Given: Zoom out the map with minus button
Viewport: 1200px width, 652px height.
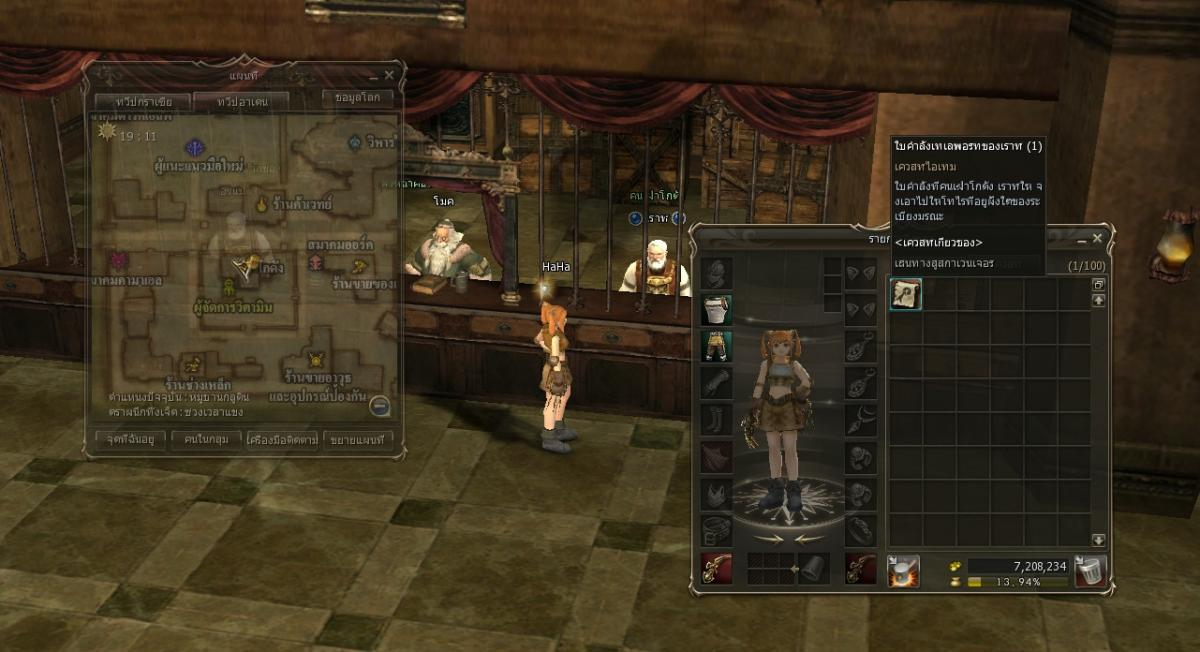Looking at the screenshot, I should (x=379, y=406).
